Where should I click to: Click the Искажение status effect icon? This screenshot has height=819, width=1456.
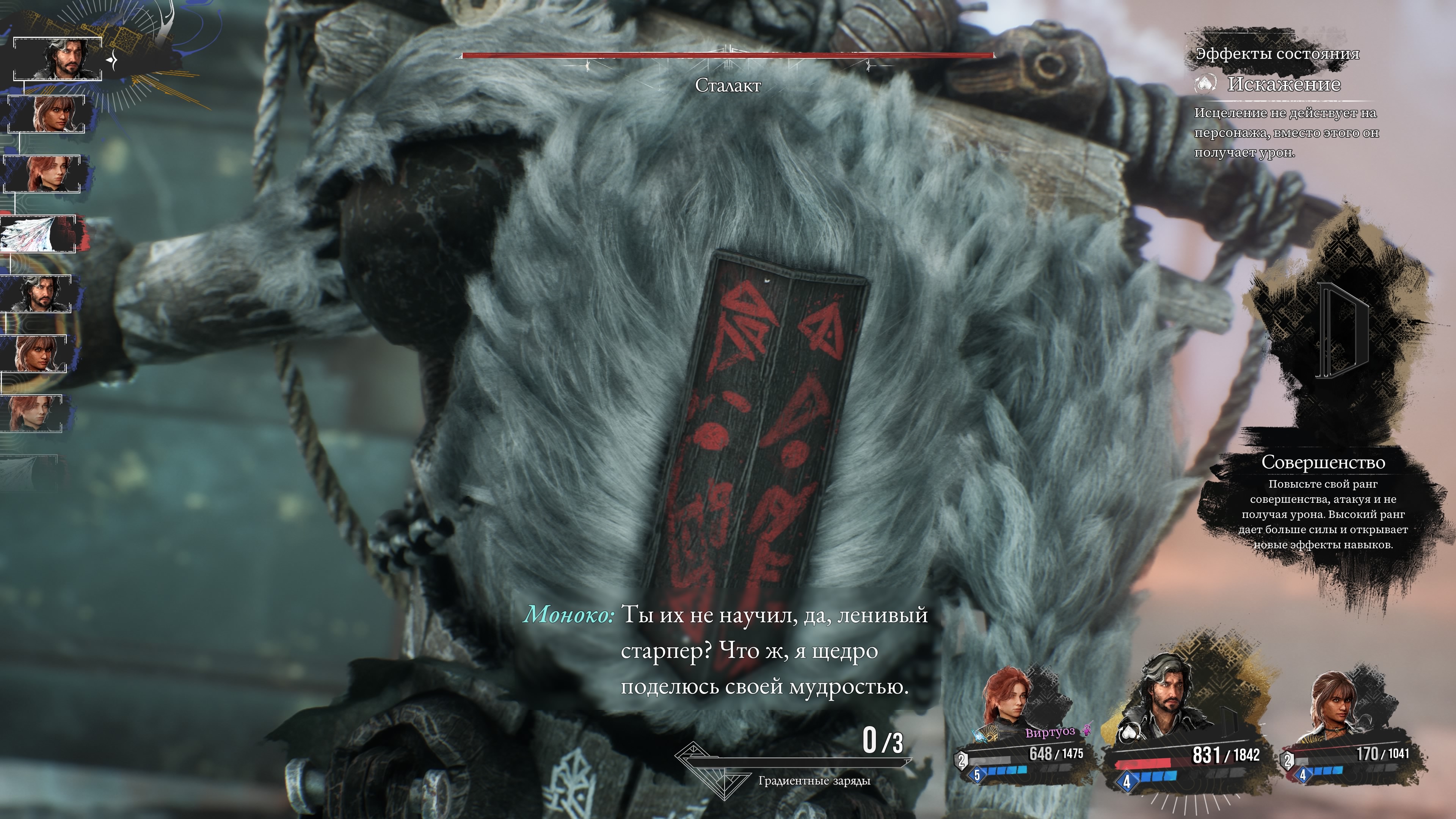pyautogui.click(x=1205, y=85)
